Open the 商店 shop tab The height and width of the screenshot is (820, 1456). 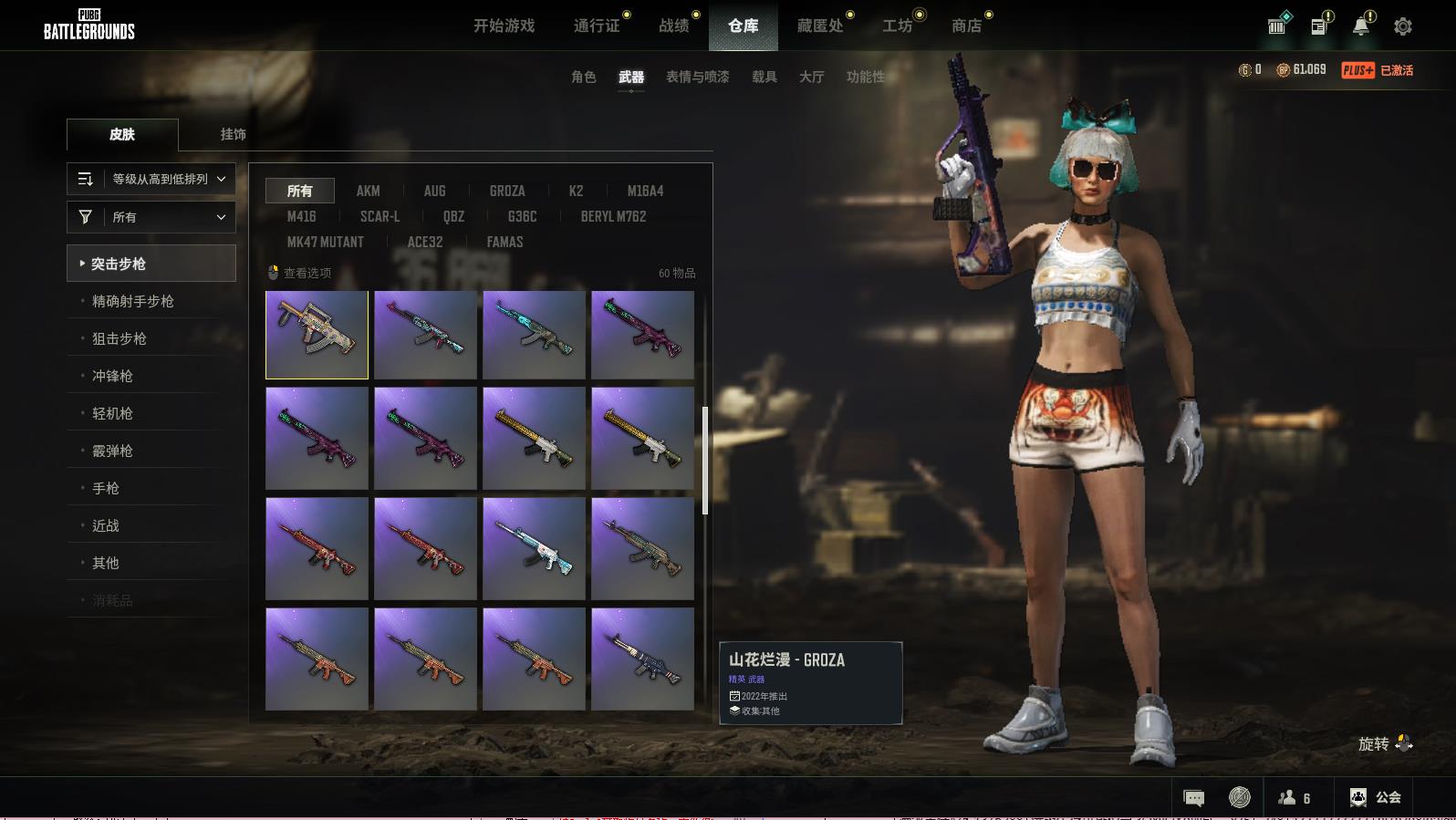pyautogui.click(x=966, y=26)
